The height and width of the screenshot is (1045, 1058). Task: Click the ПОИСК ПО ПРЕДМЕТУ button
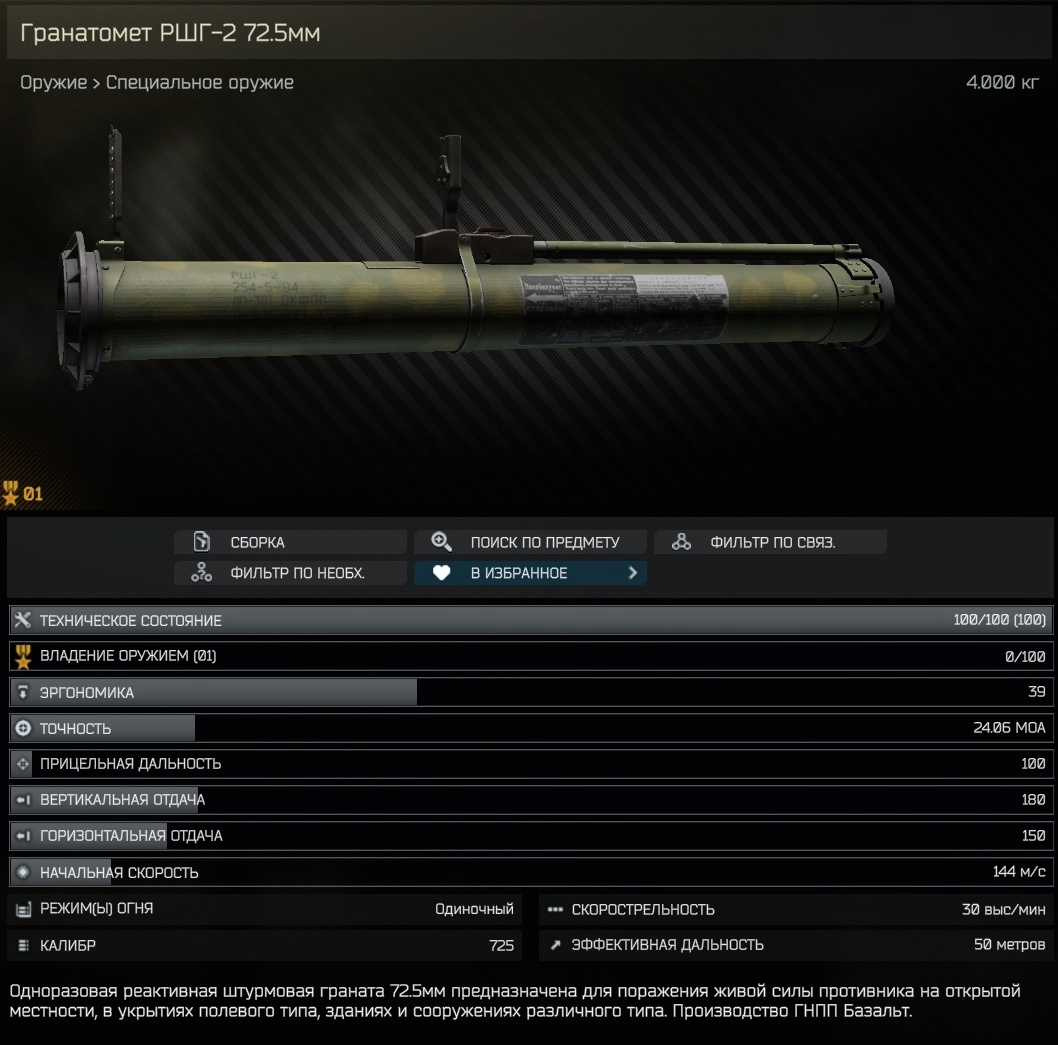(530, 542)
